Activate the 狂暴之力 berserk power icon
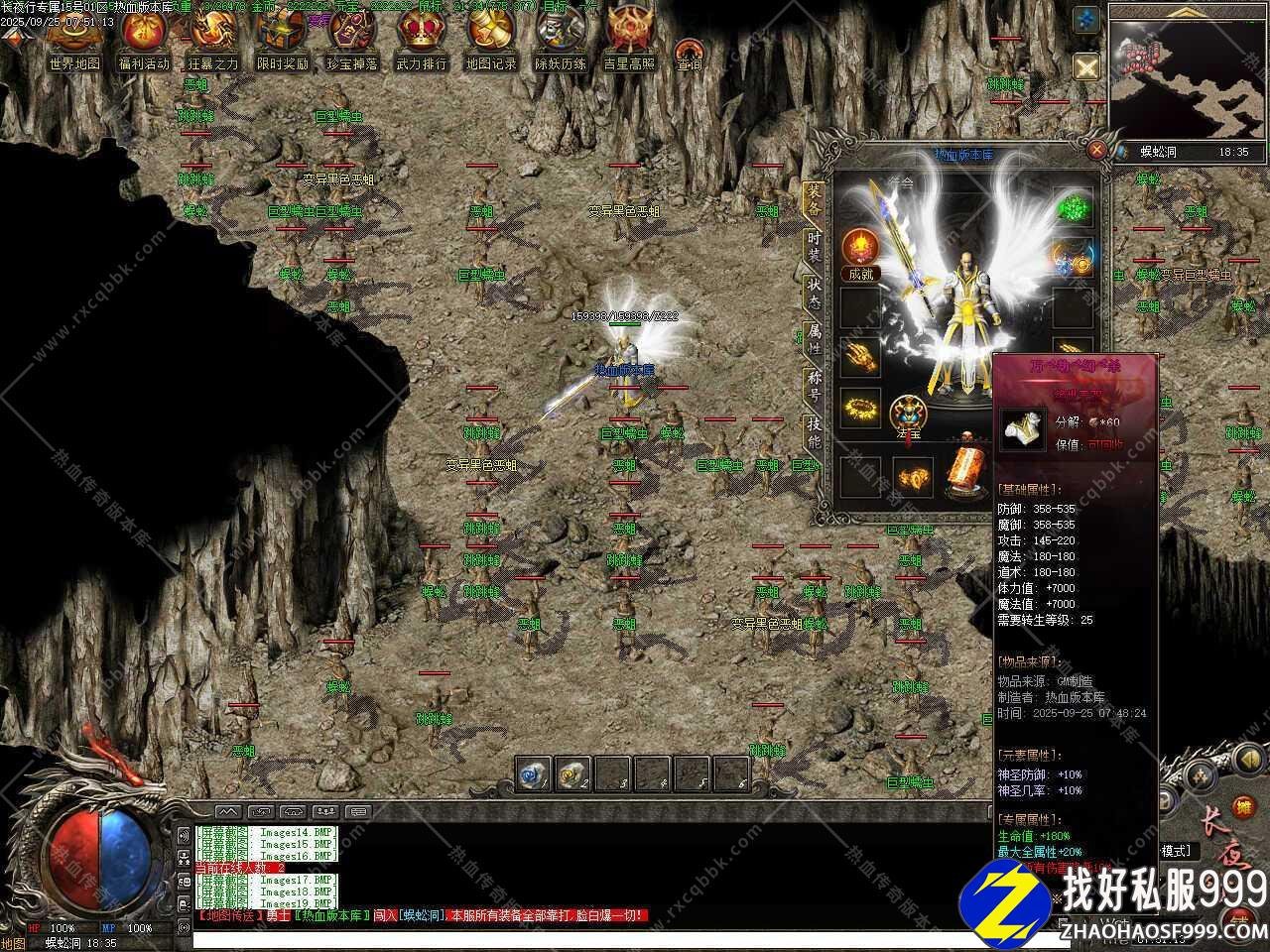This screenshot has height=952, width=1270. [212, 38]
